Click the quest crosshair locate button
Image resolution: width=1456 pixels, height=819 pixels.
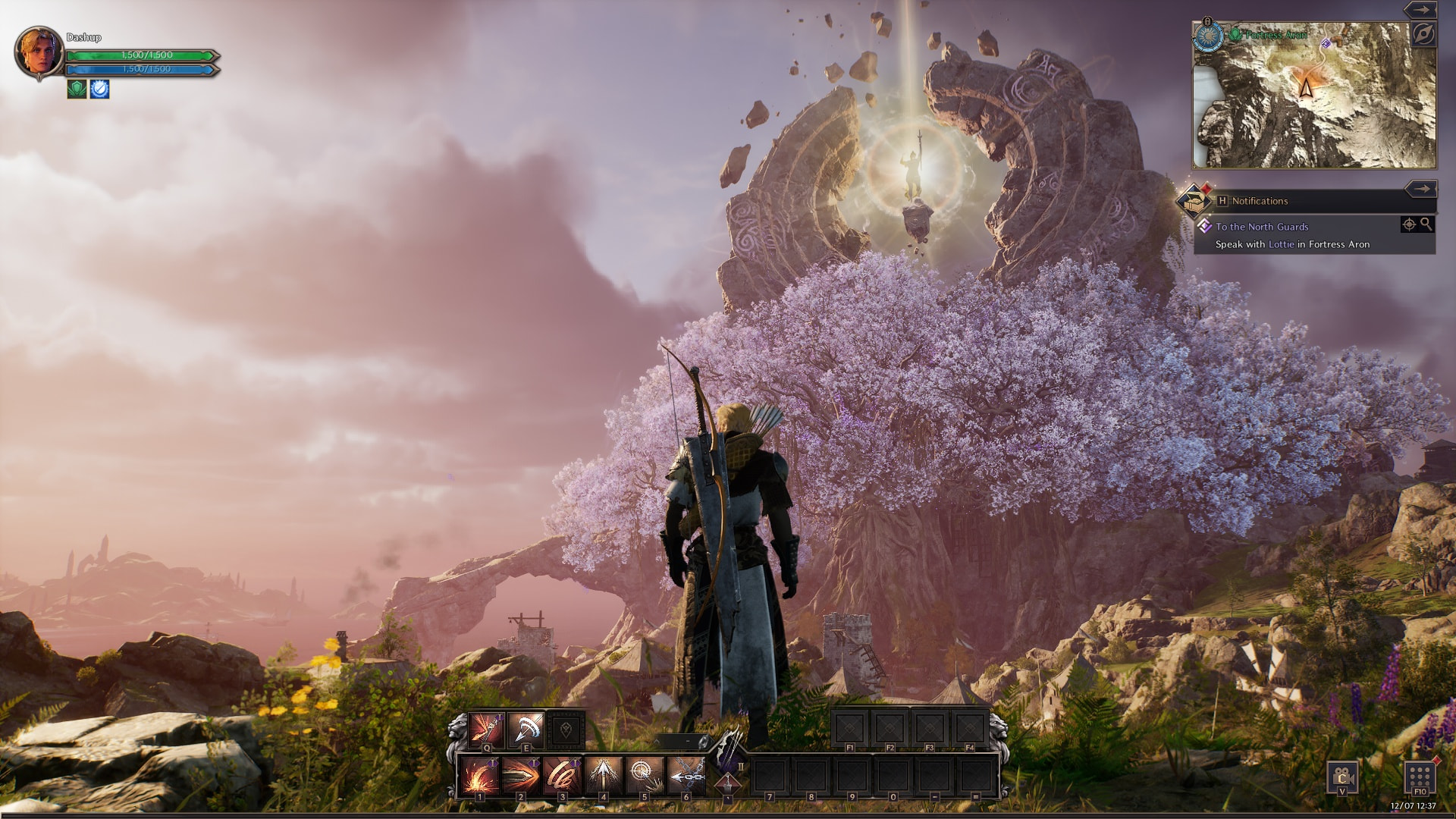pos(1409,224)
